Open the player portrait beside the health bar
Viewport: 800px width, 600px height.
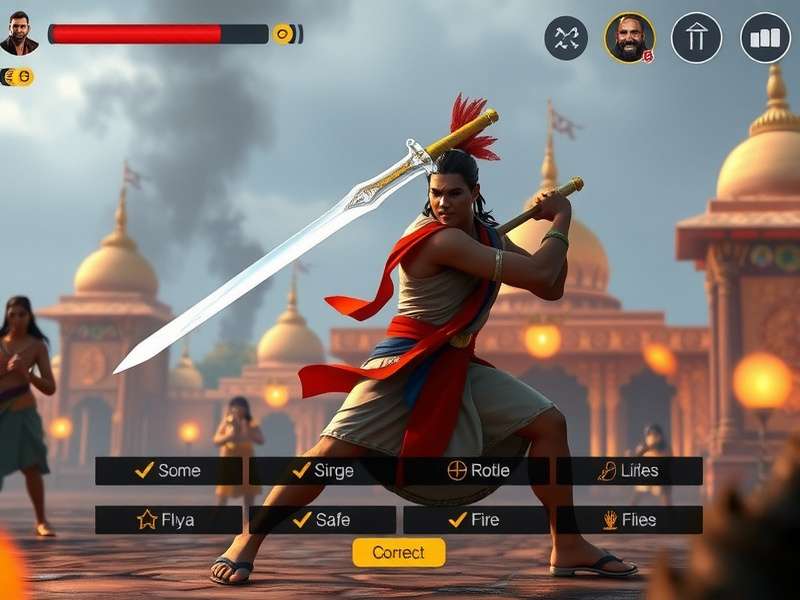pyautogui.click(x=19, y=33)
